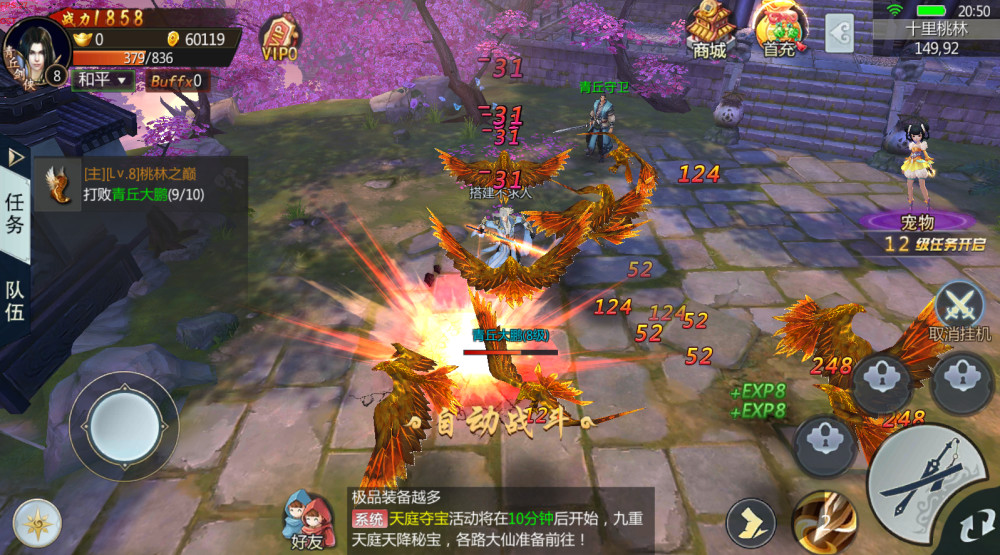The image size is (1000, 555).
Task: Collapse the top menu with the arrow button
Action: click(x=839, y=33)
